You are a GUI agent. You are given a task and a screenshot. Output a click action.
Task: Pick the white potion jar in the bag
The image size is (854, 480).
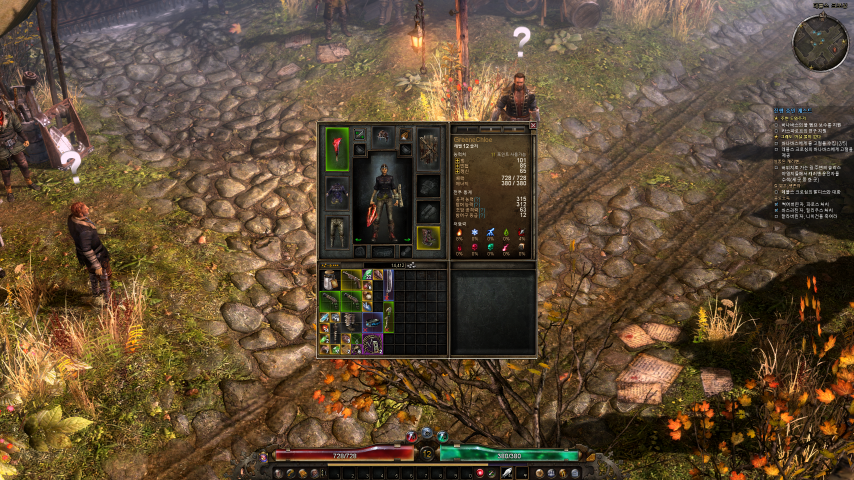330,280
